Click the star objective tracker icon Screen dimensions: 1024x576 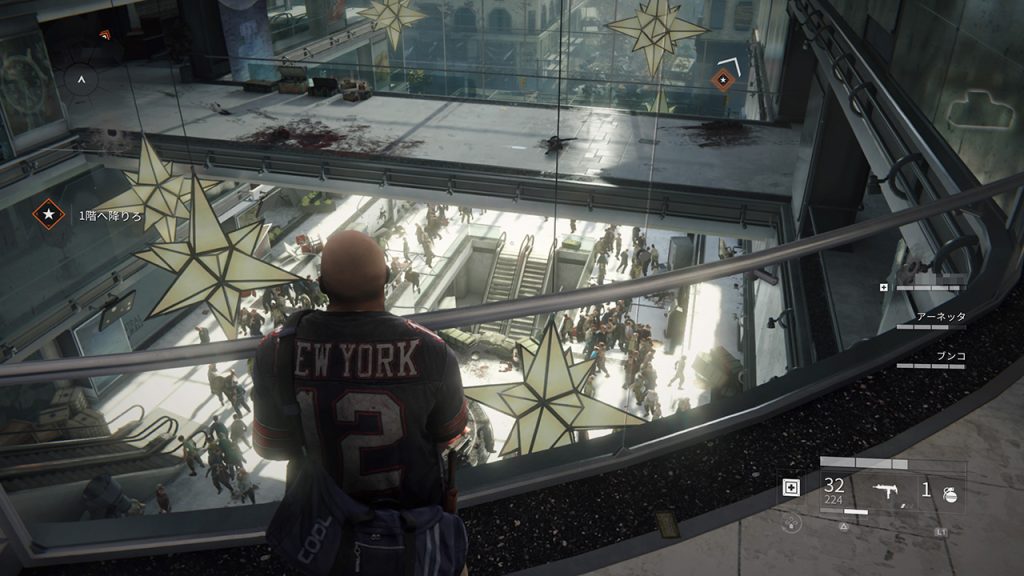point(47,213)
